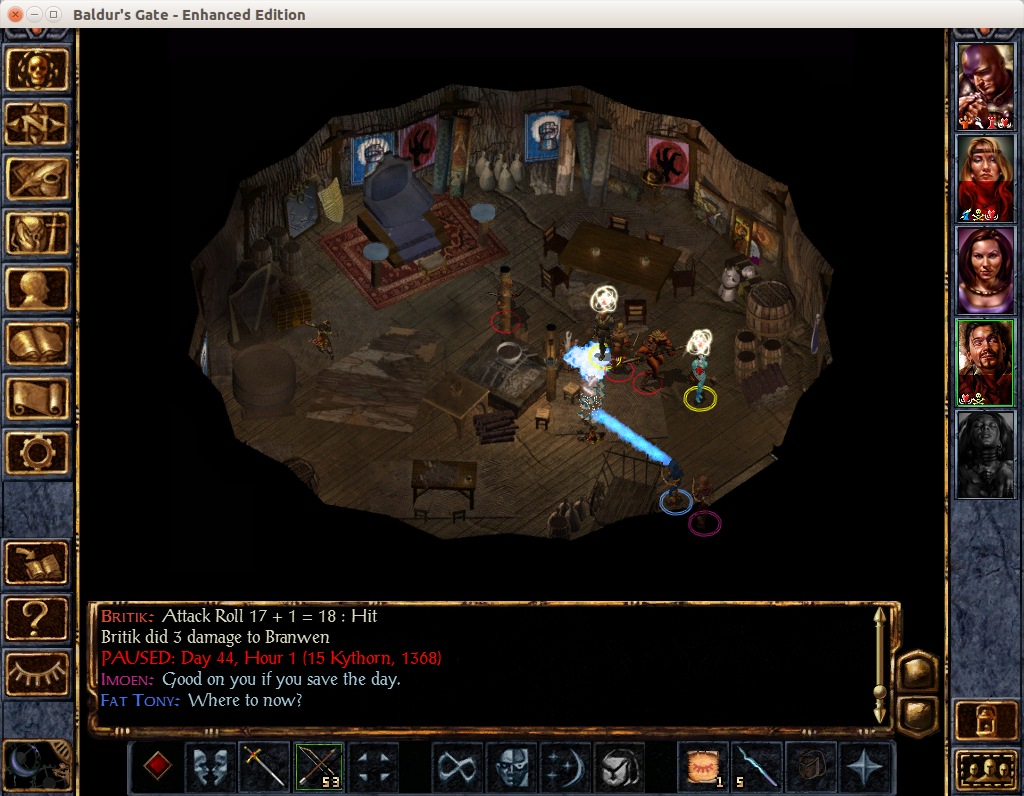1024x796 pixels.
Task: Open the world map with the compass button
Action: (38, 124)
